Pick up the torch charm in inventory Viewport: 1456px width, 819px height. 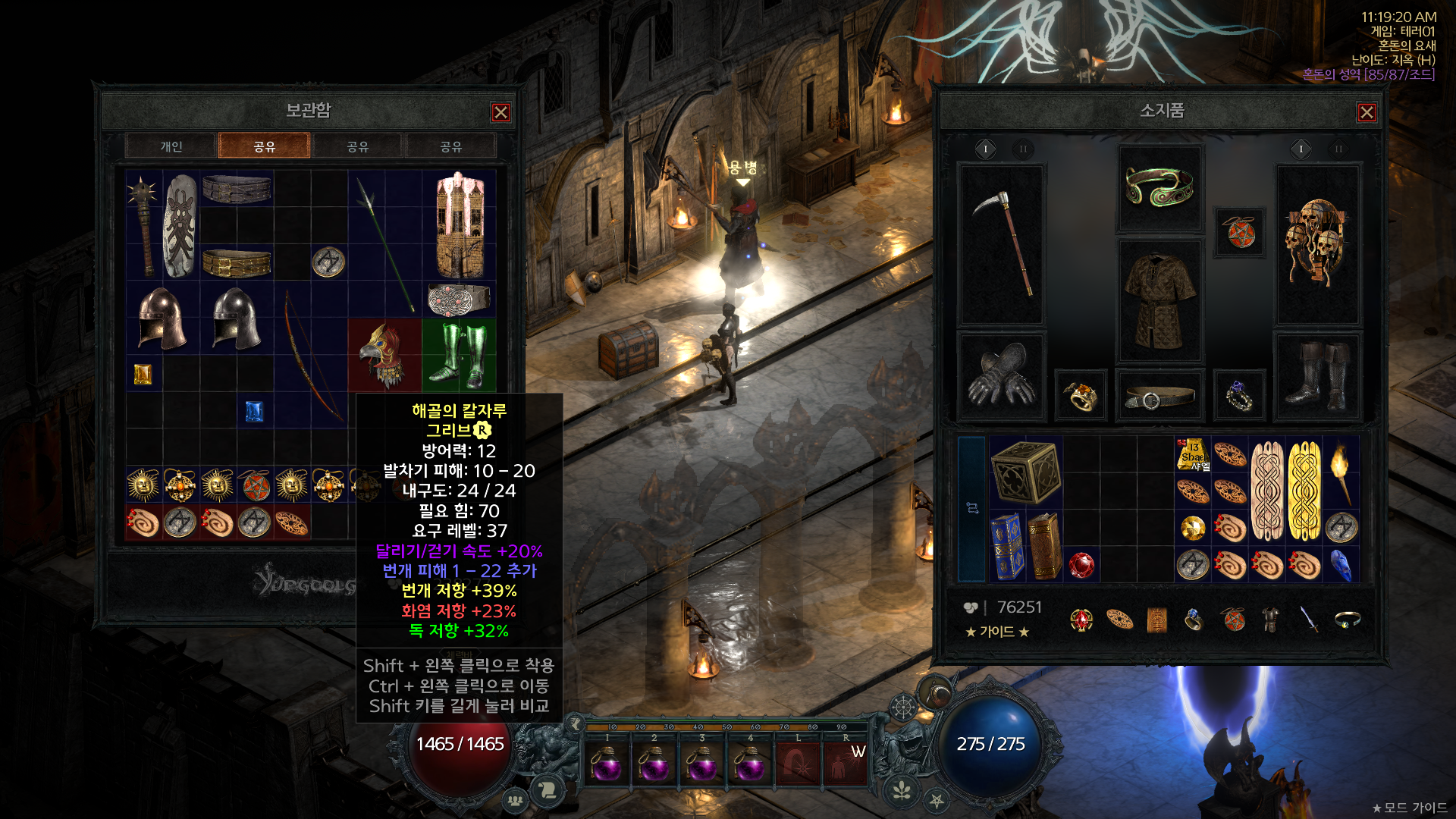(1341, 472)
